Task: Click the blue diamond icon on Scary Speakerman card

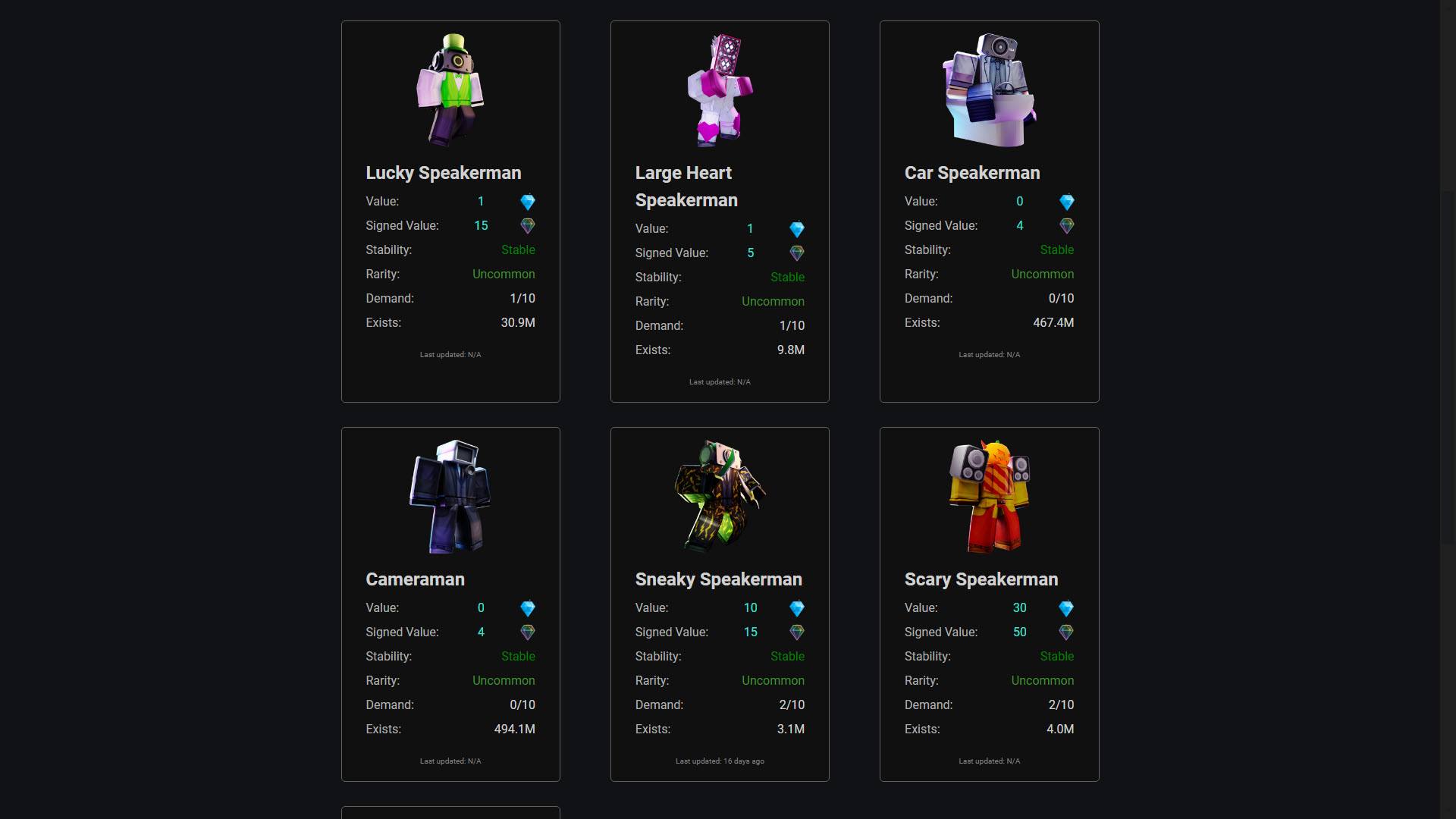Action: (x=1066, y=607)
